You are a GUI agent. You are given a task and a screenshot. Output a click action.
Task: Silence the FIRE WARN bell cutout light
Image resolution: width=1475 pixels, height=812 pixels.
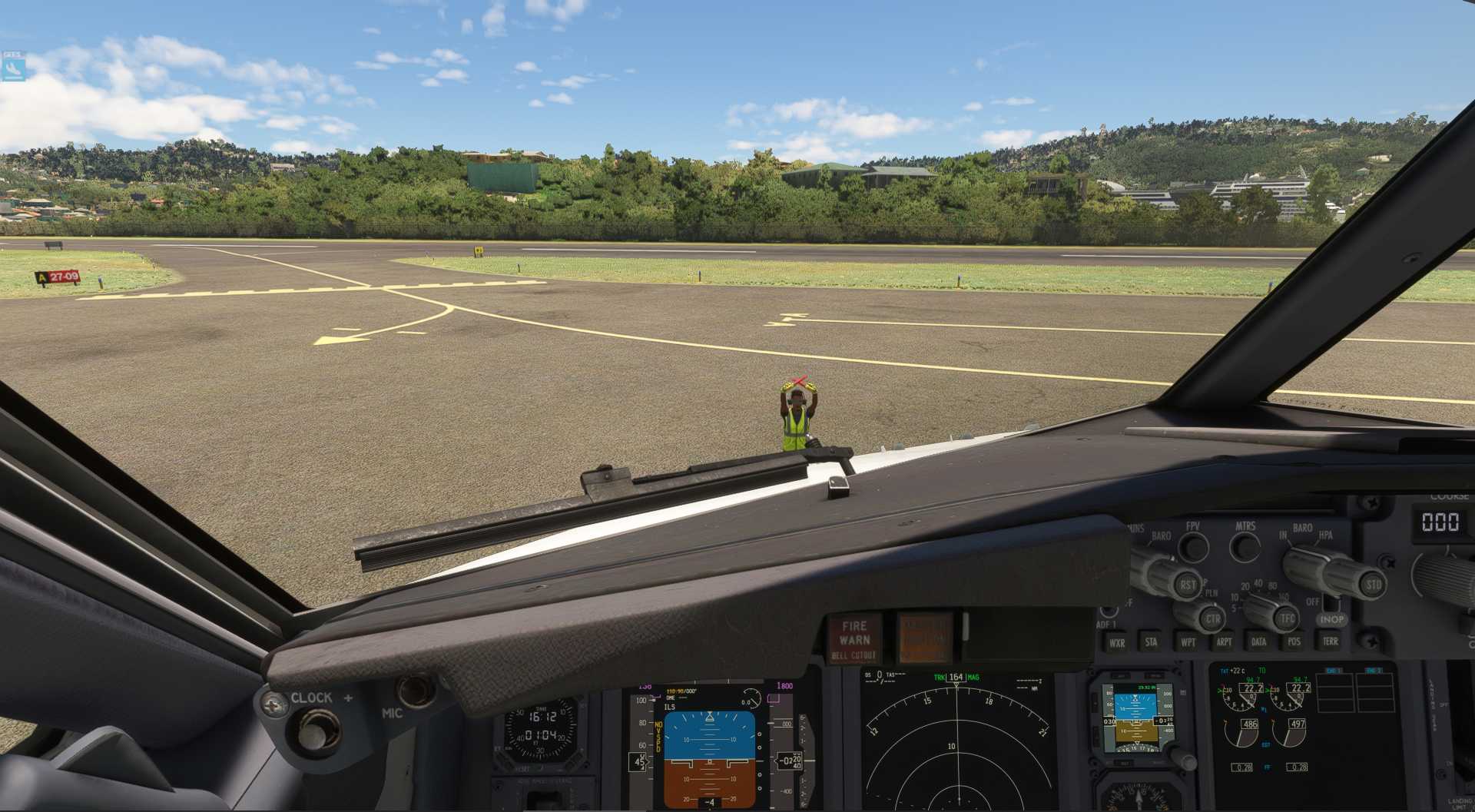click(854, 639)
